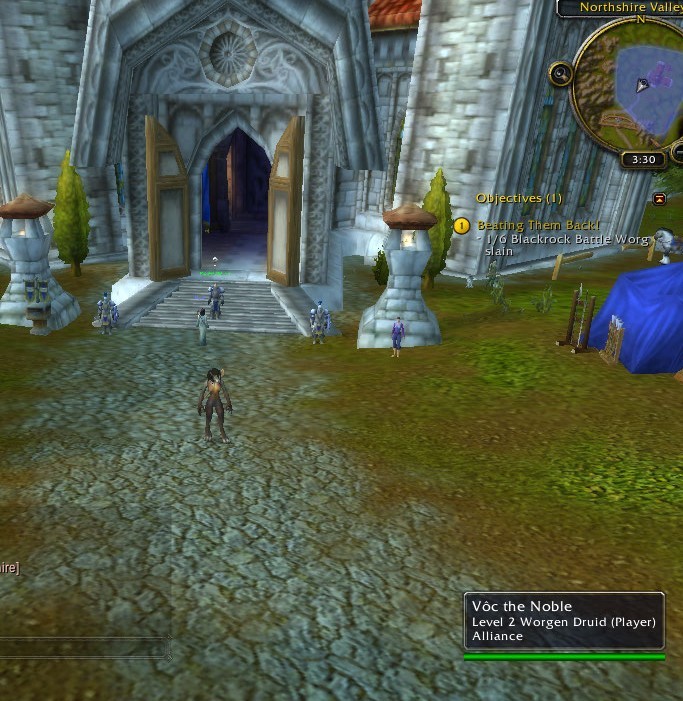Viewport: 683px width, 701px height.
Task: Open the 3:30 game clock
Action: [644, 159]
